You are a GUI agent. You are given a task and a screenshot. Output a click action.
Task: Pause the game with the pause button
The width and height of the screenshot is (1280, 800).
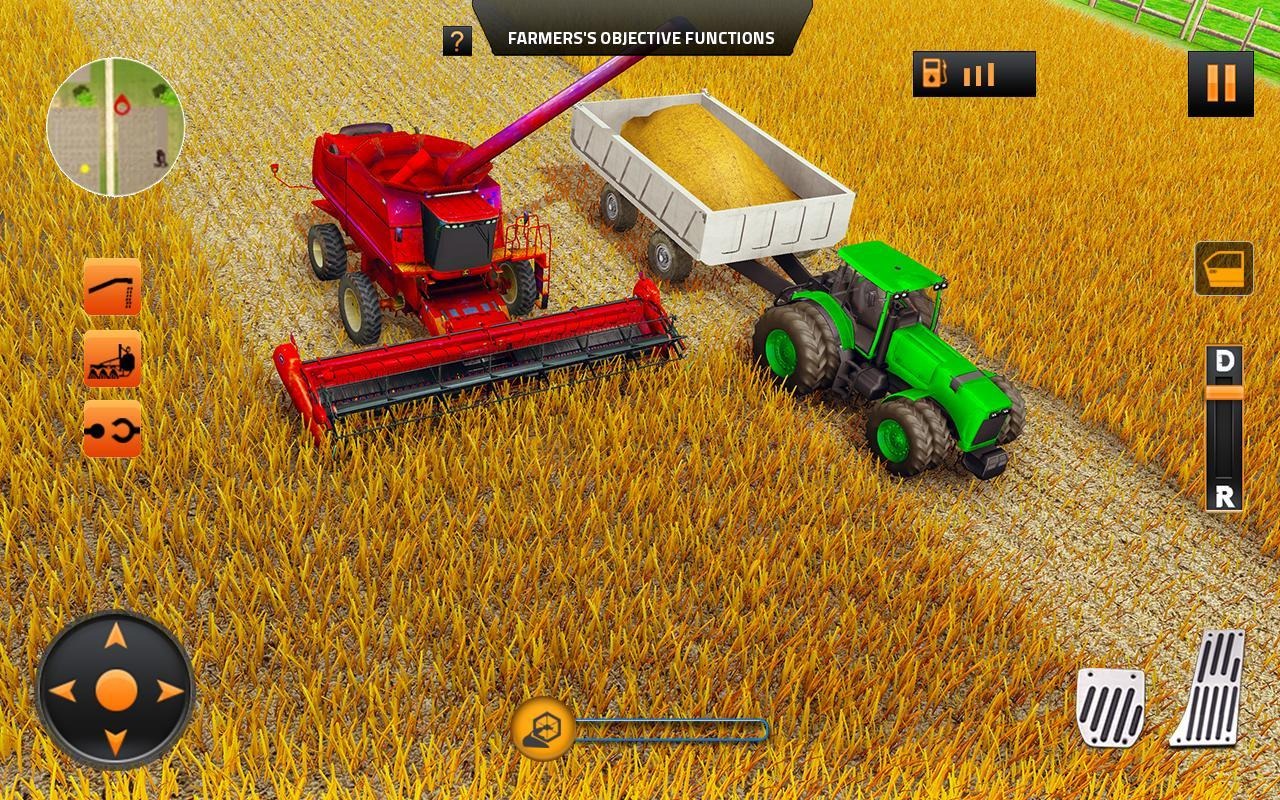pos(1220,84)
